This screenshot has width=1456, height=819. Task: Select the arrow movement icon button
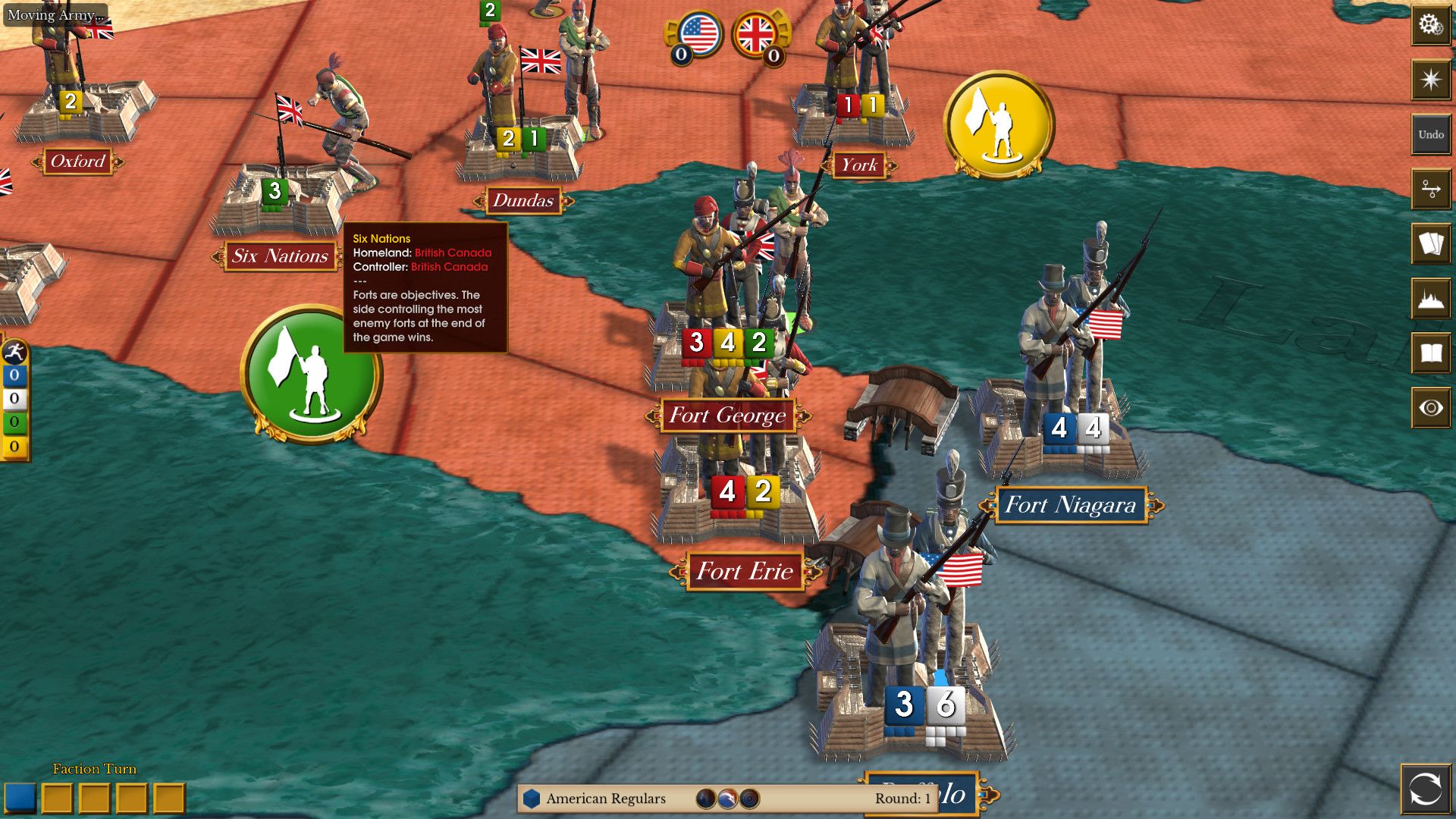1430,189
